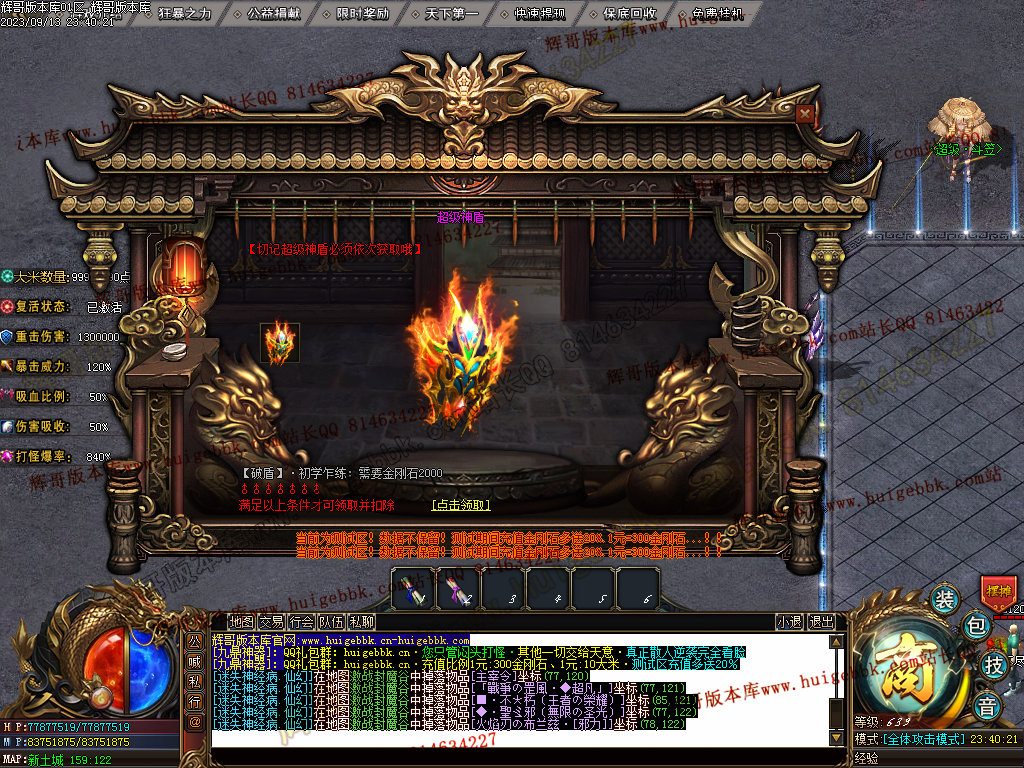The image size is (1024, 768).
Task: Open the 交易 trade button
Action: coord(271,621)
